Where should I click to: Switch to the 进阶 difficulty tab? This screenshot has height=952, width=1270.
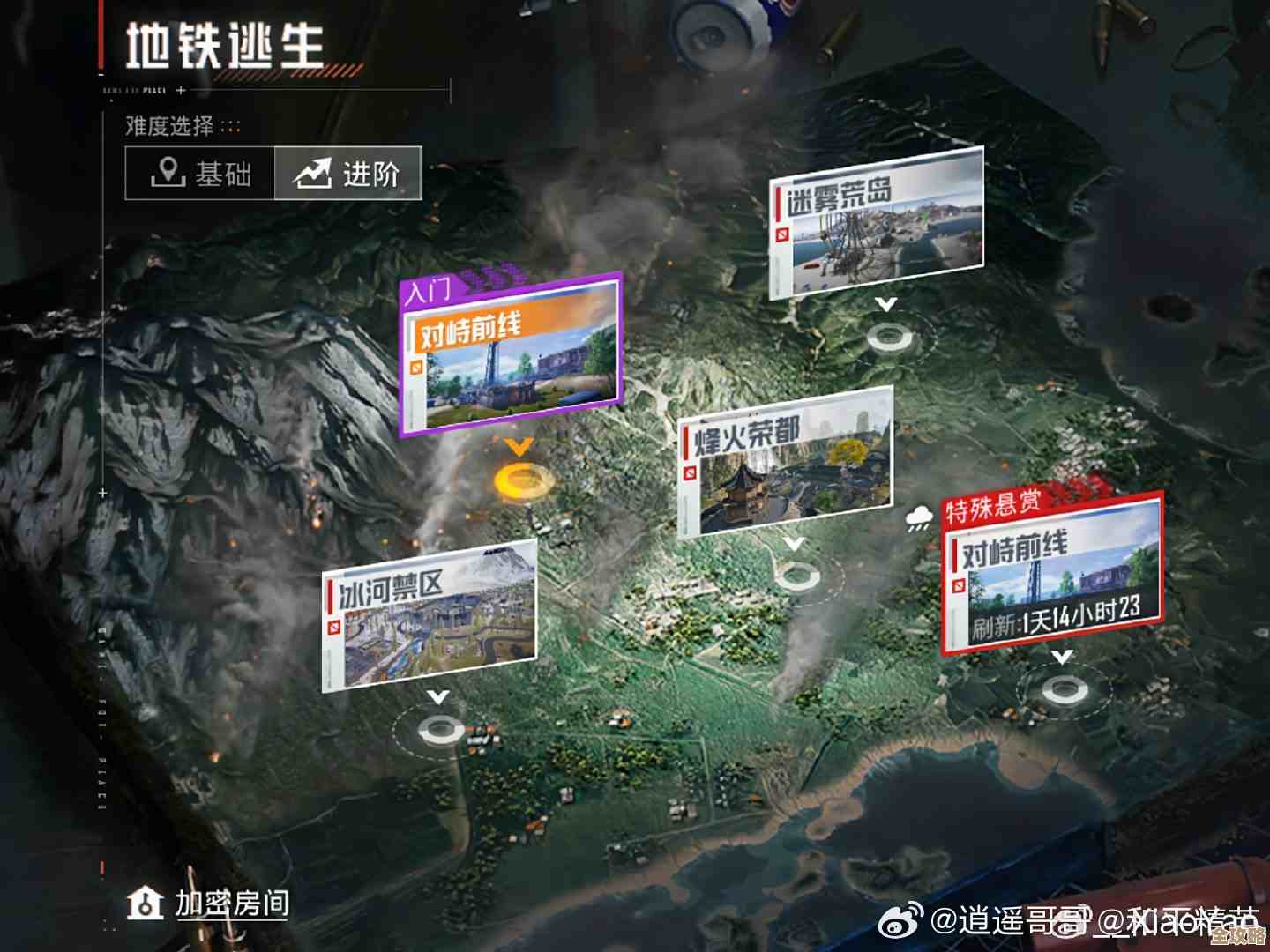[x=347, y=173]
